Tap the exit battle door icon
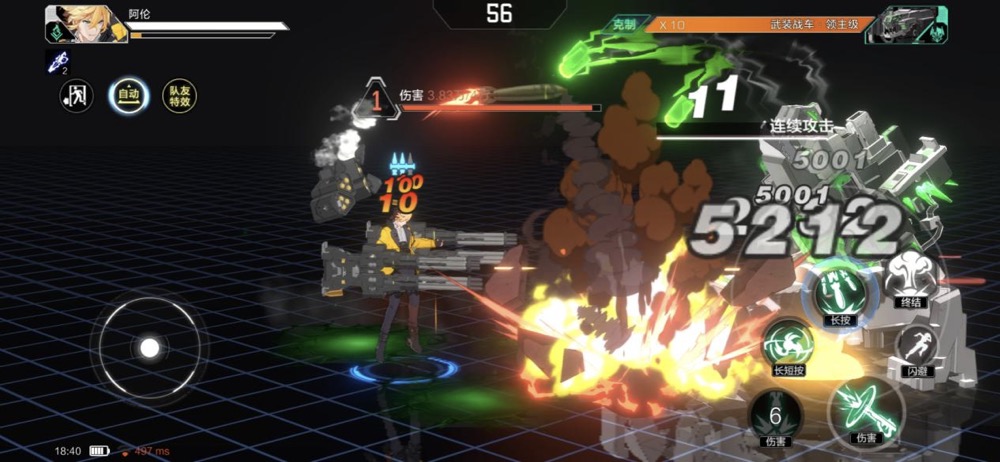This screenshot has width=1000, height=462. 77,96
